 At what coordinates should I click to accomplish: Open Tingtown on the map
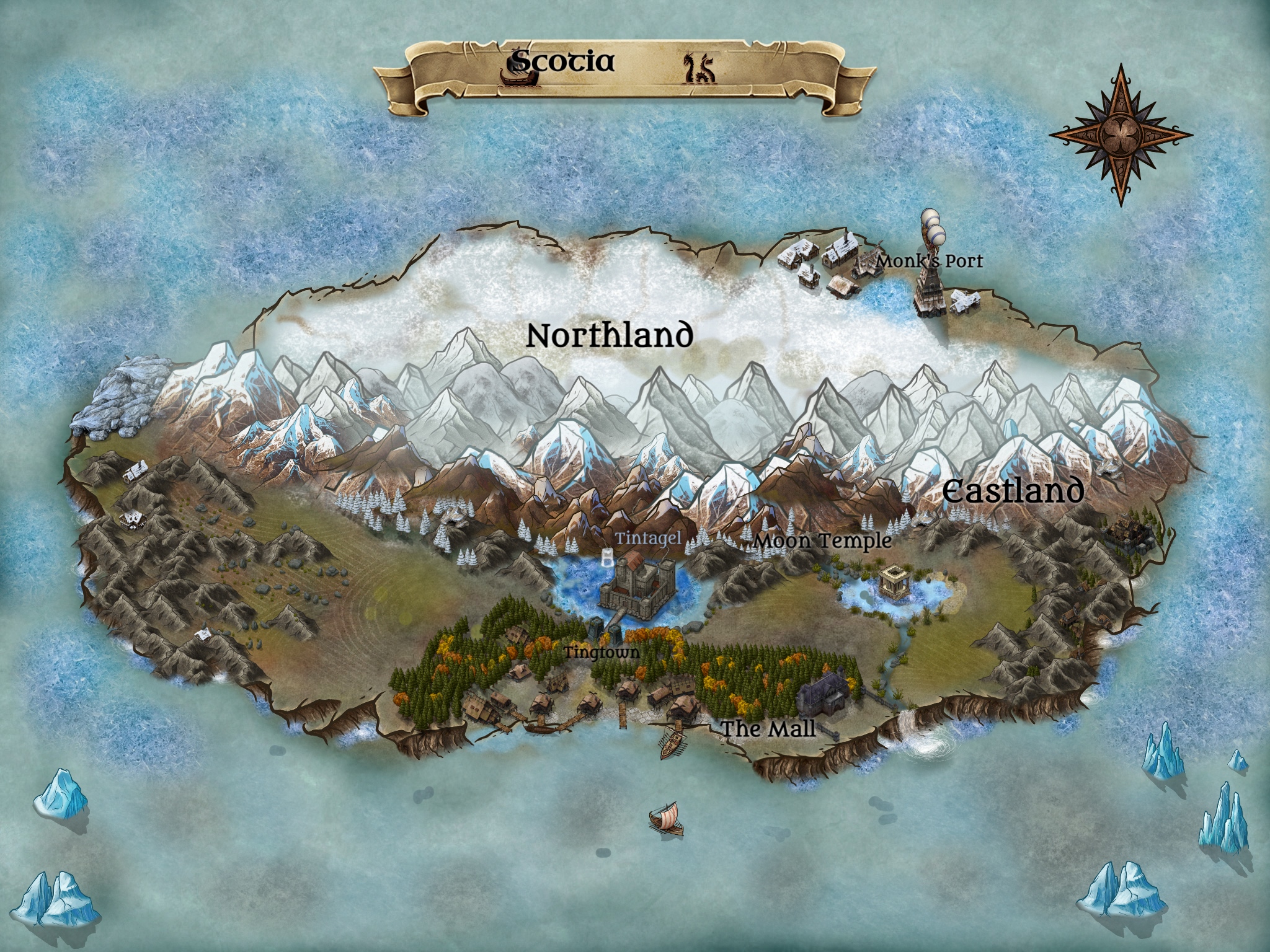click(x=600, y=652)
